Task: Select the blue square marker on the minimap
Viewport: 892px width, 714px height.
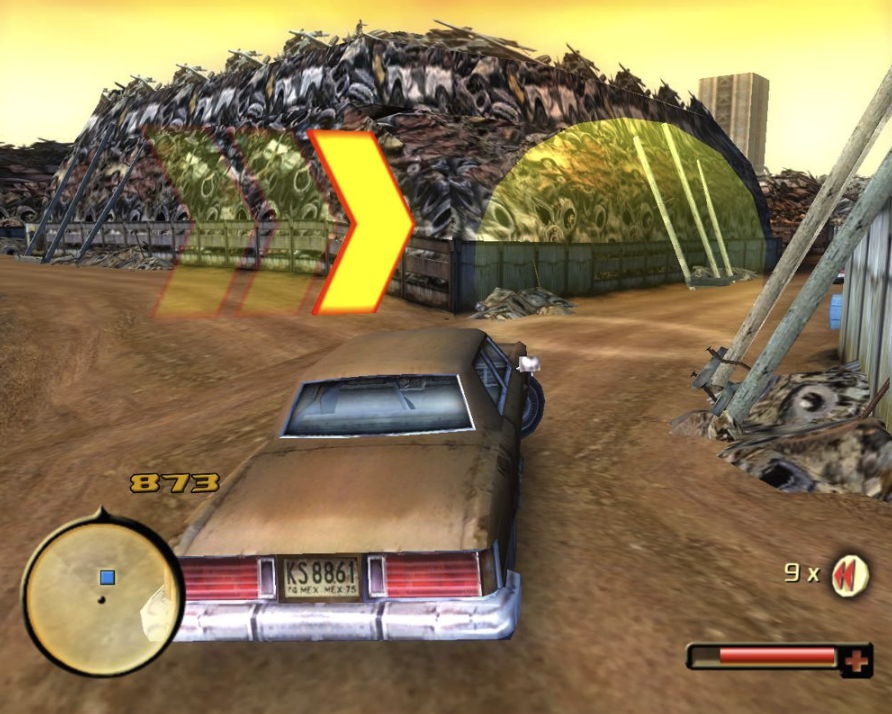Action: click(x=107, y=577)
